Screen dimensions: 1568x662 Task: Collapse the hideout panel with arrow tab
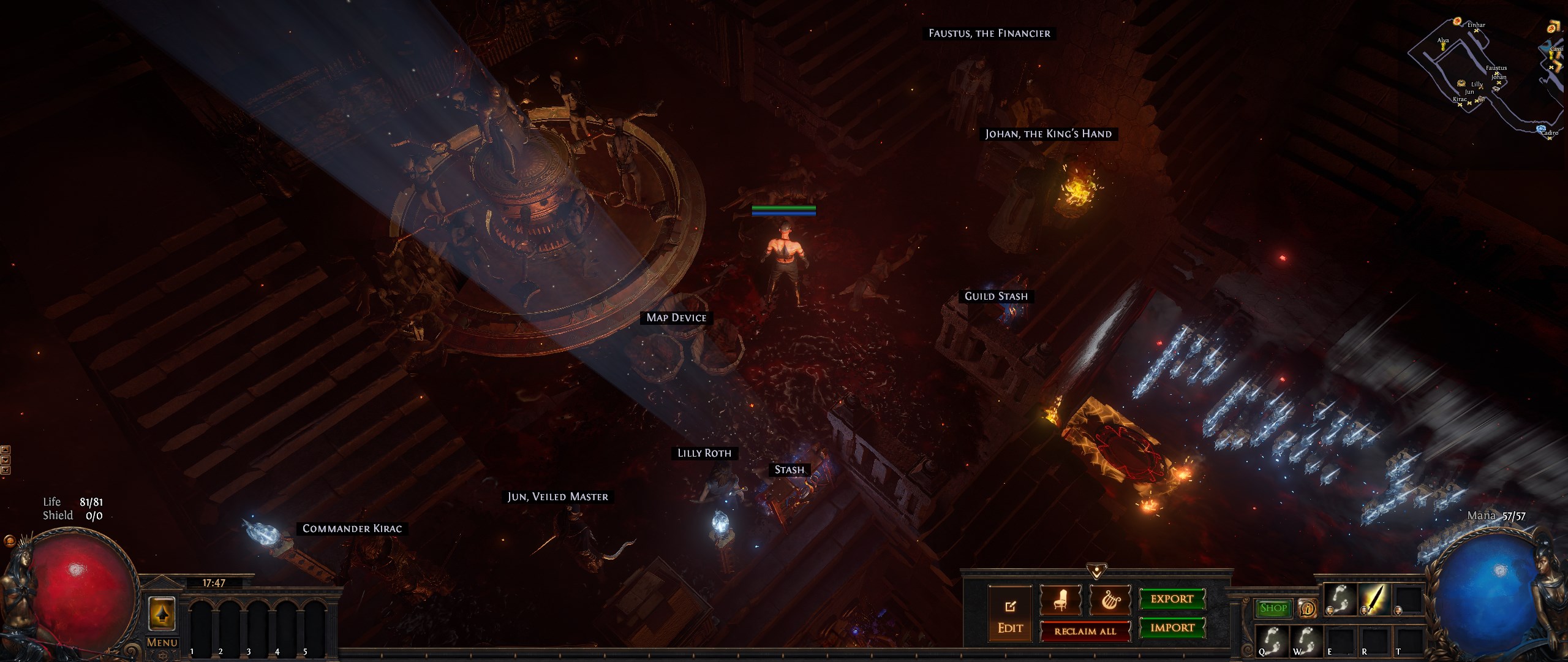[x=1096, y=571]
